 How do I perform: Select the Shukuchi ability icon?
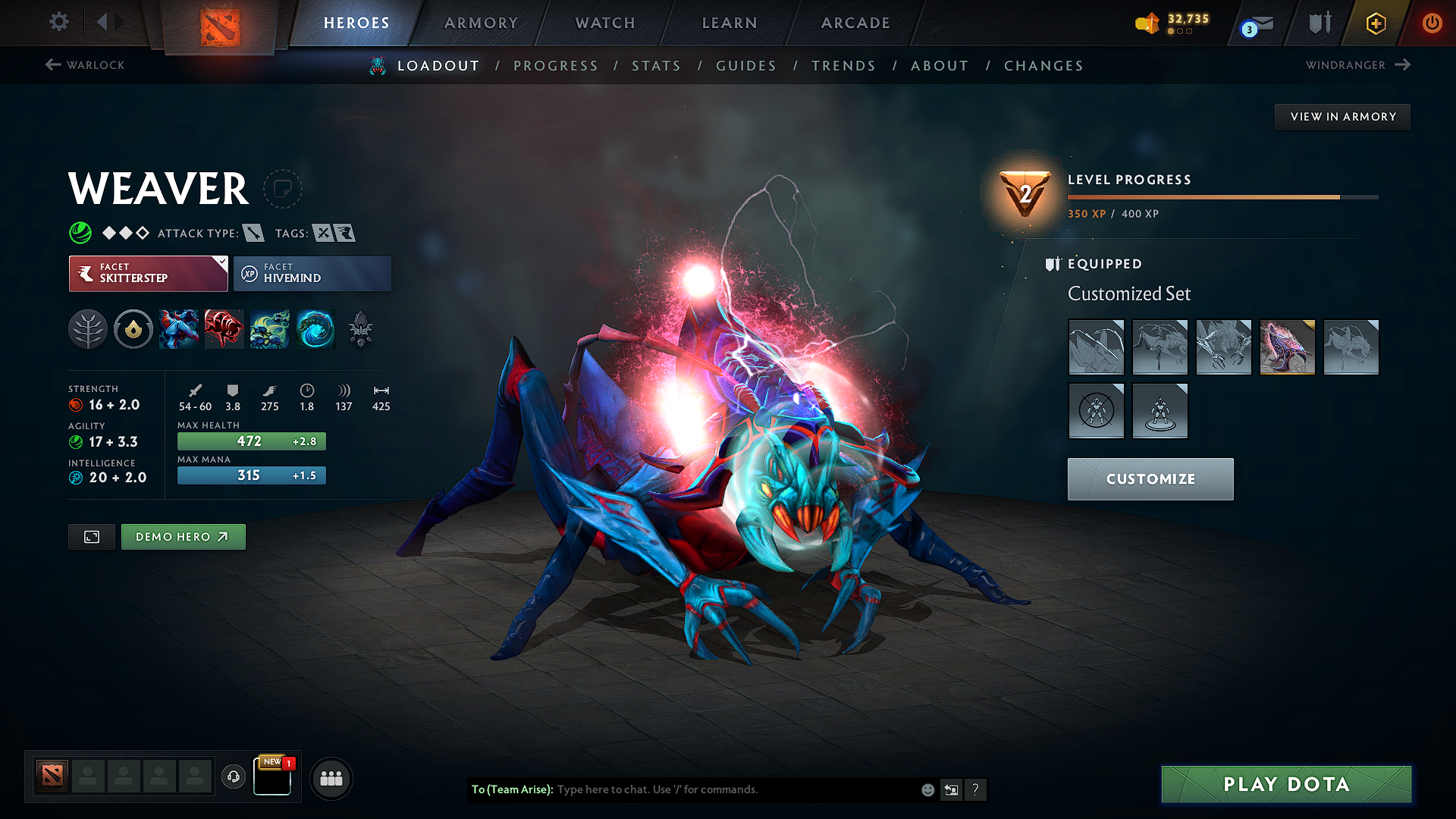[179, 329]
